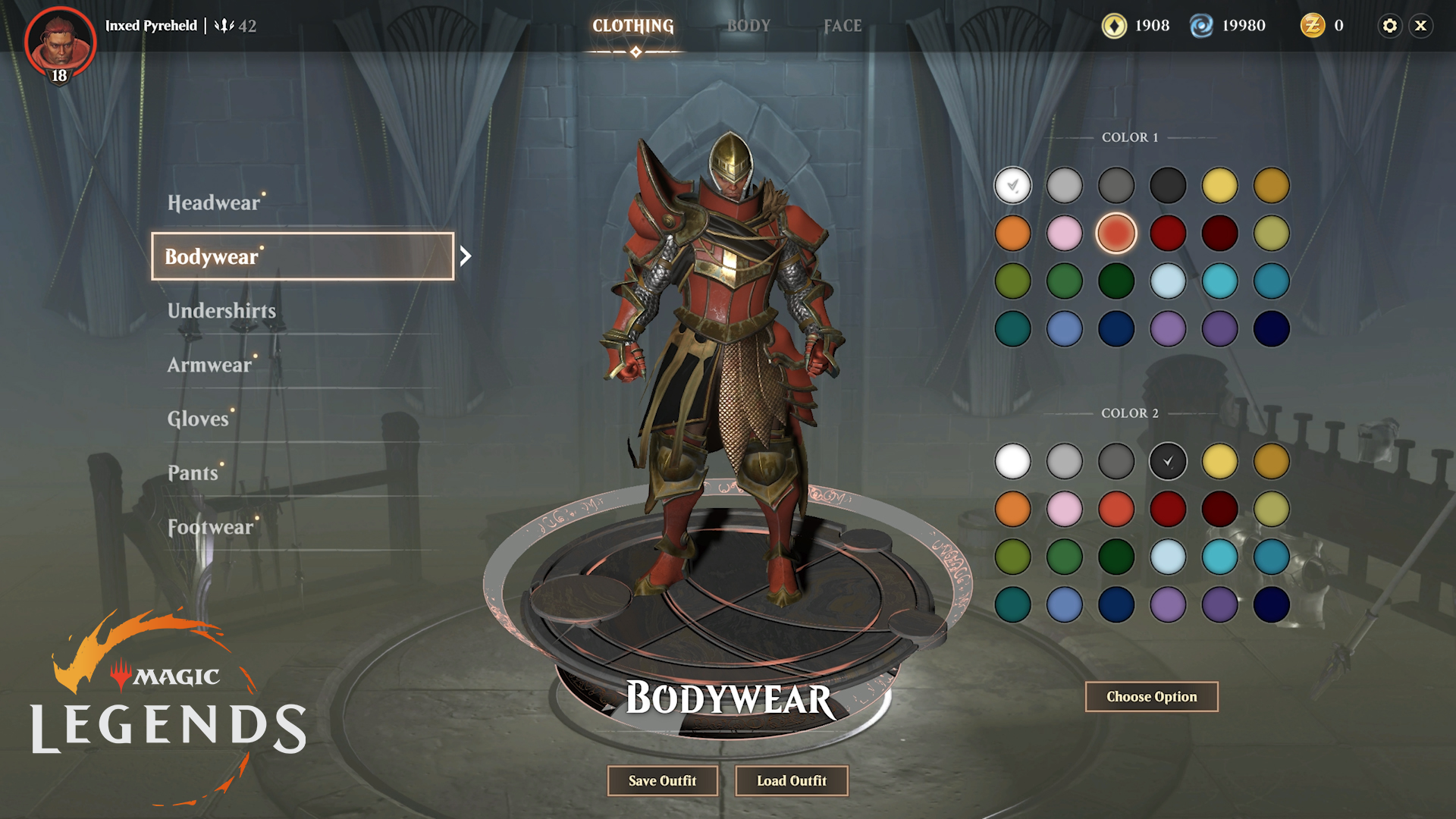Image resolution: width=1456 pixels, height=819 pixels.
Task: Select the Headwear category
Action: pyautogui.click(x=214, y=203)
